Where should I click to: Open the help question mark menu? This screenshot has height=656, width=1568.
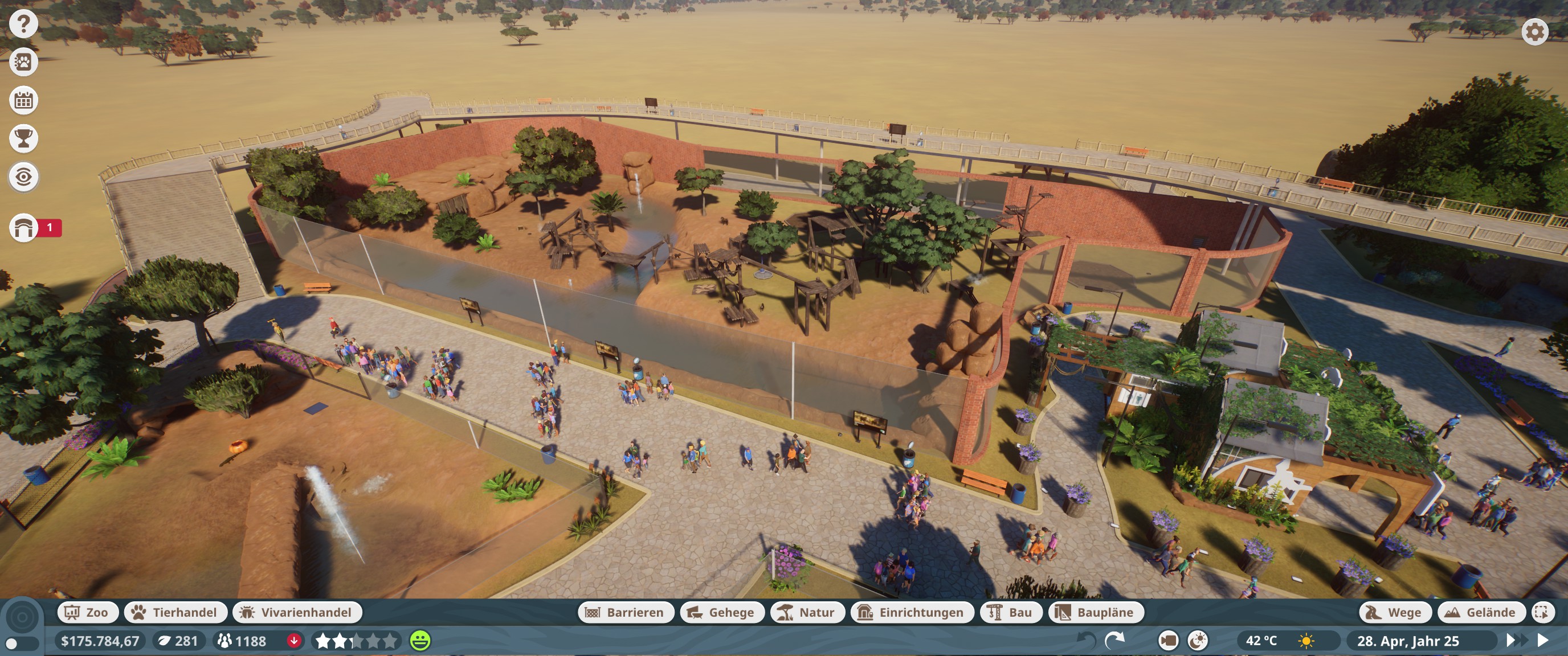coord(24,24)
